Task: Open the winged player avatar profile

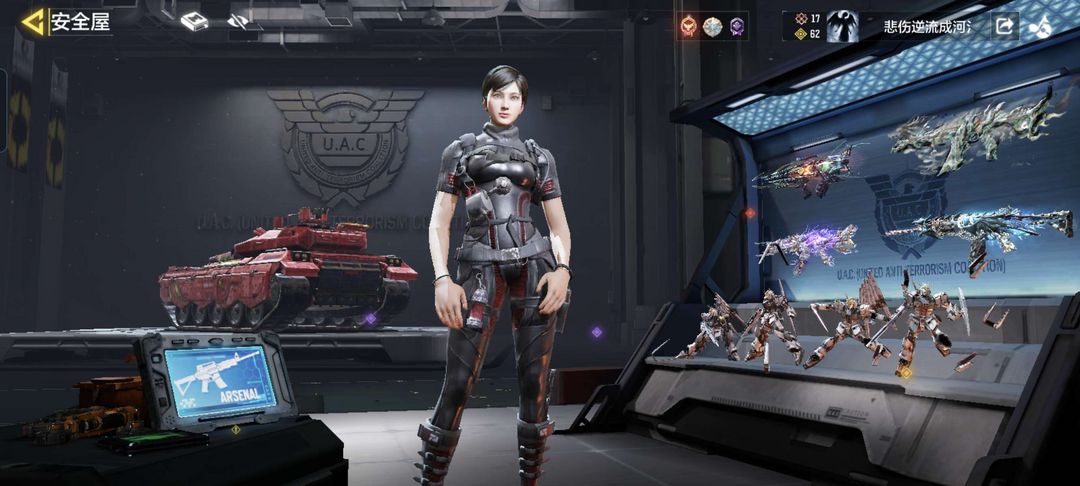Action: 842,27
